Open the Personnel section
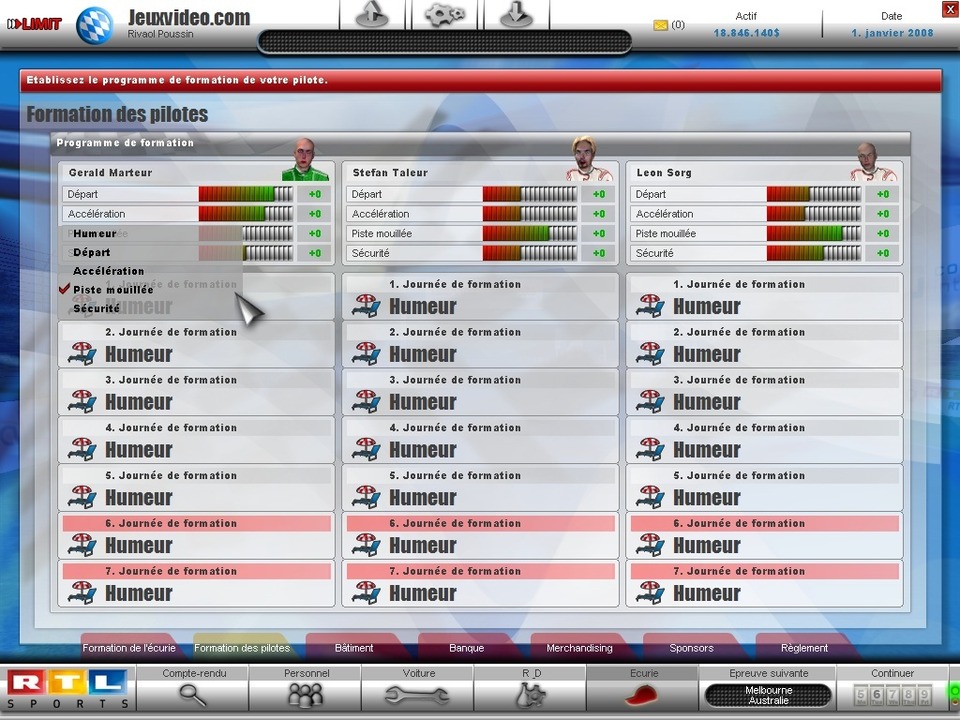The image size is (960, 720). pos(306,687)
